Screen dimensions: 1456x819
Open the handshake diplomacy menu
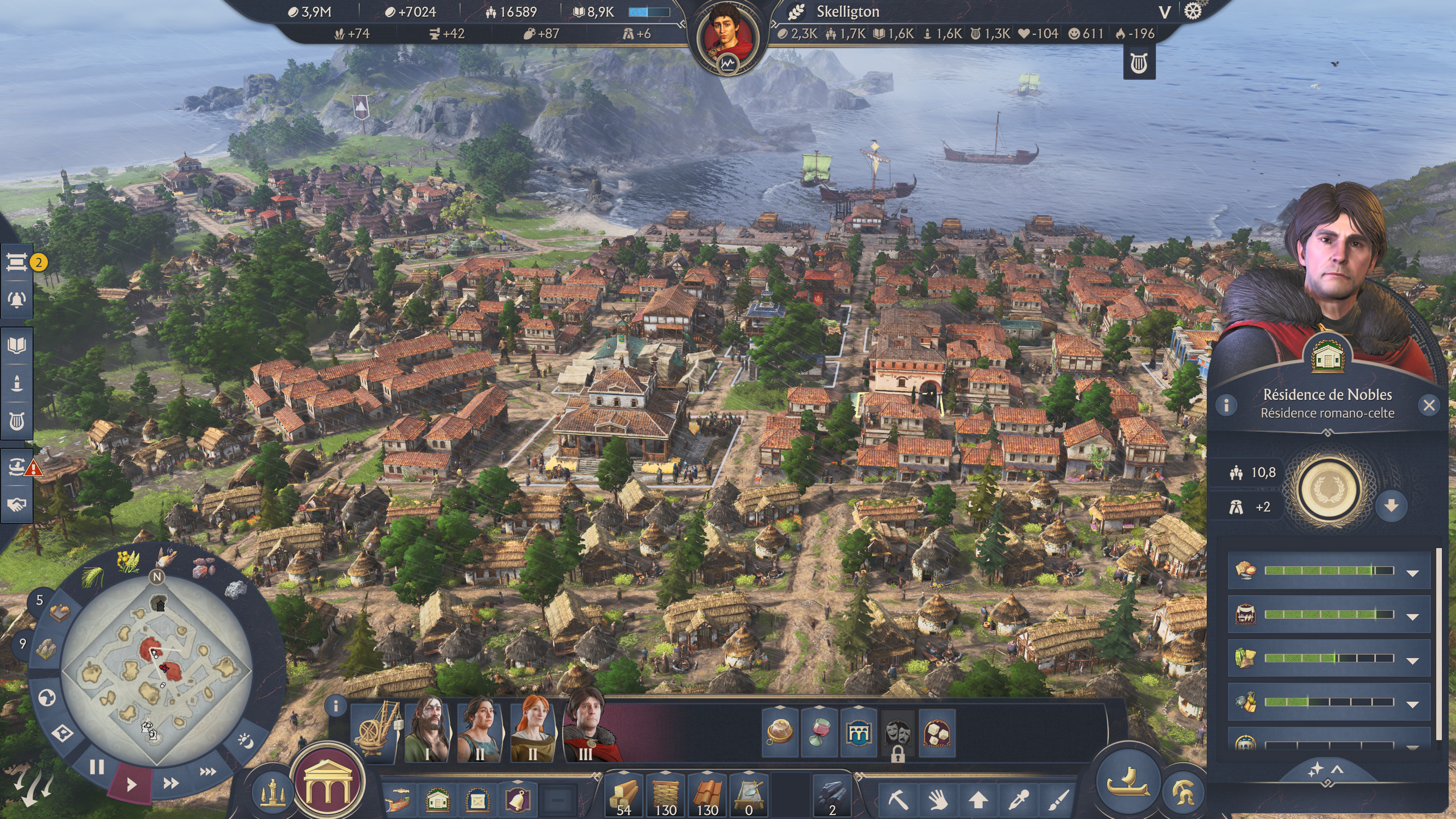(x=16, y=504)
